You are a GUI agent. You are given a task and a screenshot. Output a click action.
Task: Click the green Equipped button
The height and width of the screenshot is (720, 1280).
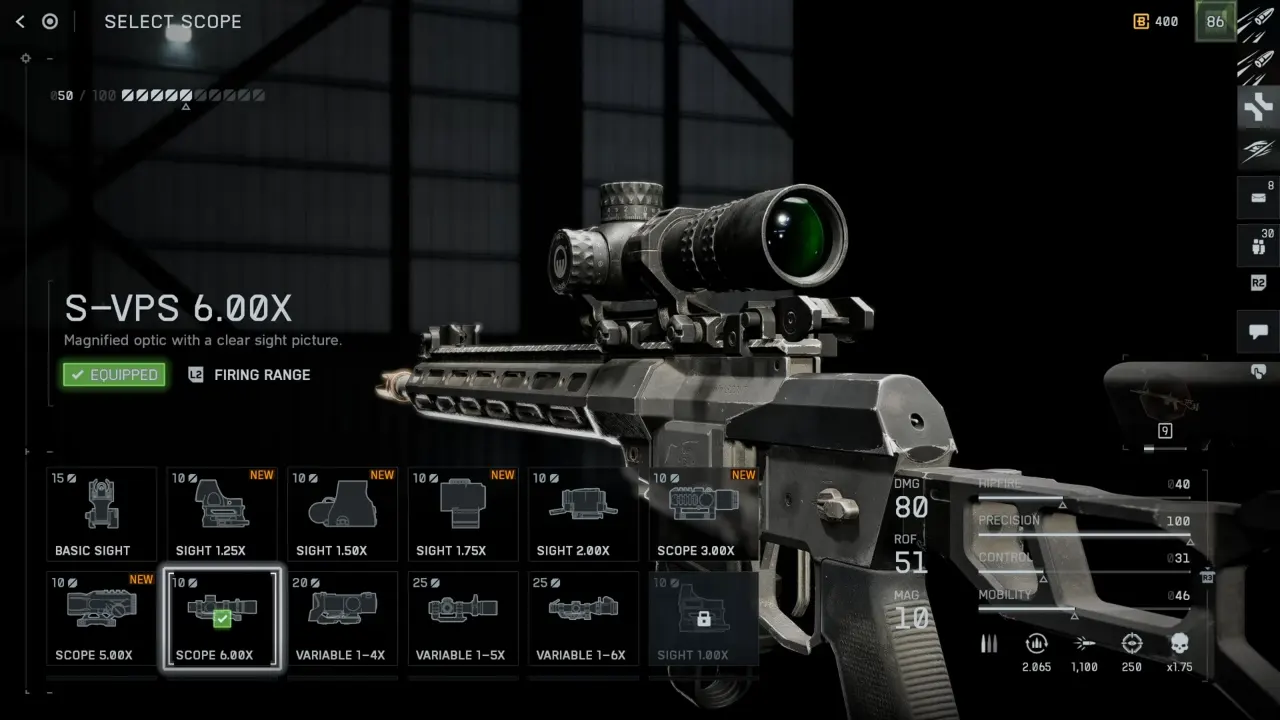pyautogui.click(x=114, y=375)
